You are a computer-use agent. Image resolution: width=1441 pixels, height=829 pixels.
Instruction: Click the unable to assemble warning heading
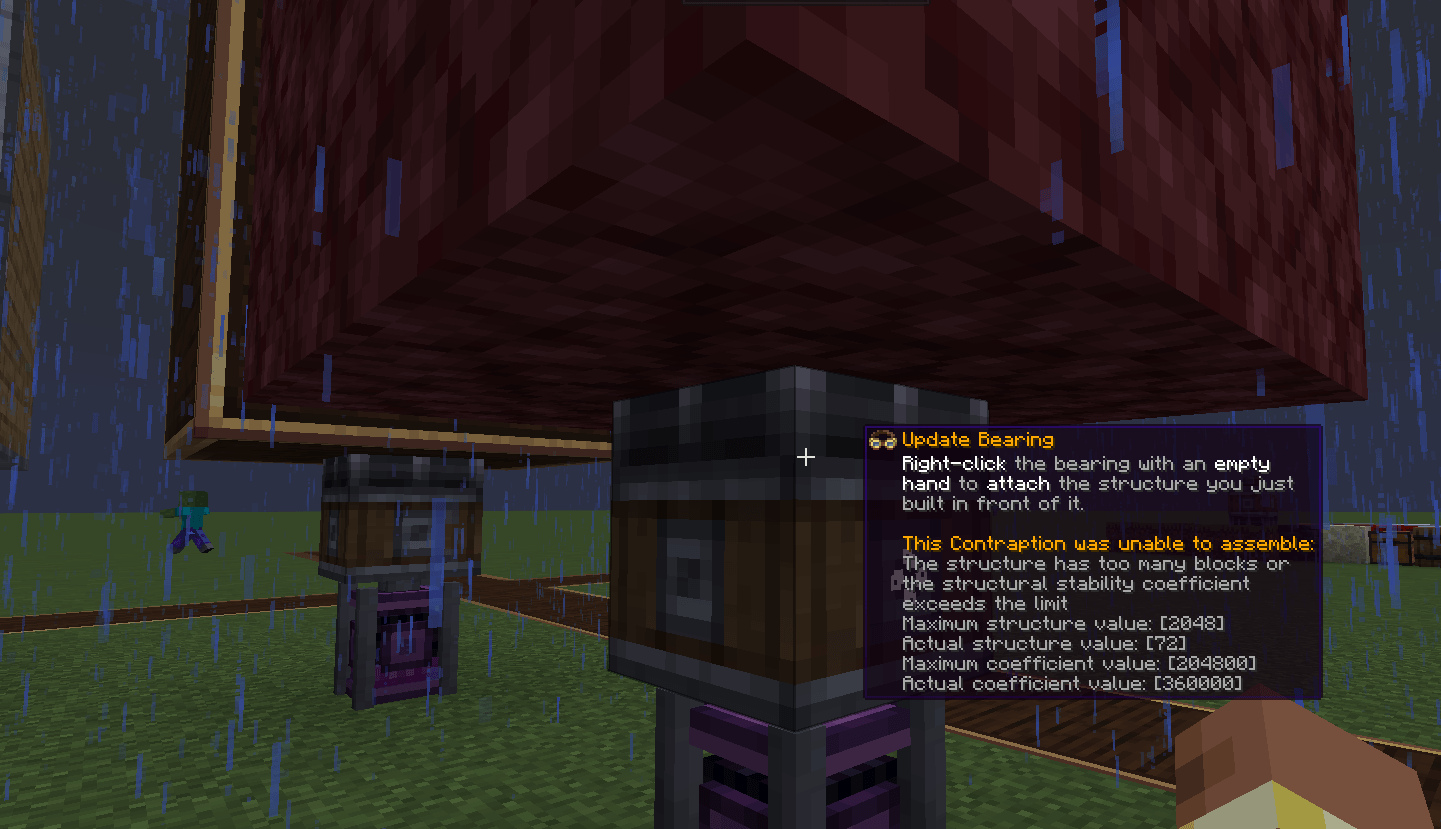[x=1108, y=543]
